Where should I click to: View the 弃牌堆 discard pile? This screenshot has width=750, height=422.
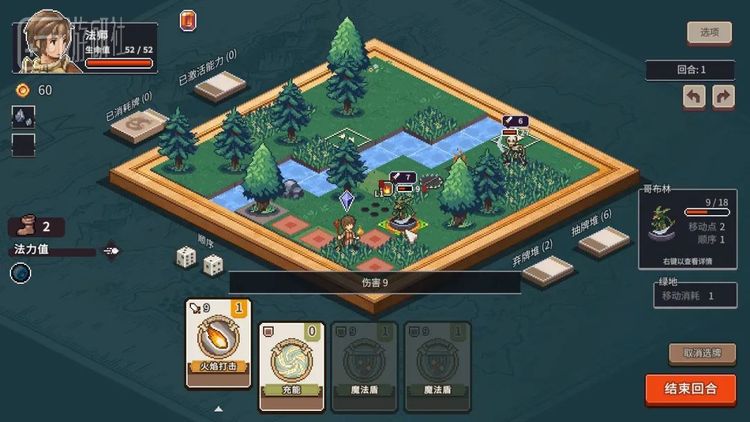tap(548, 271)
